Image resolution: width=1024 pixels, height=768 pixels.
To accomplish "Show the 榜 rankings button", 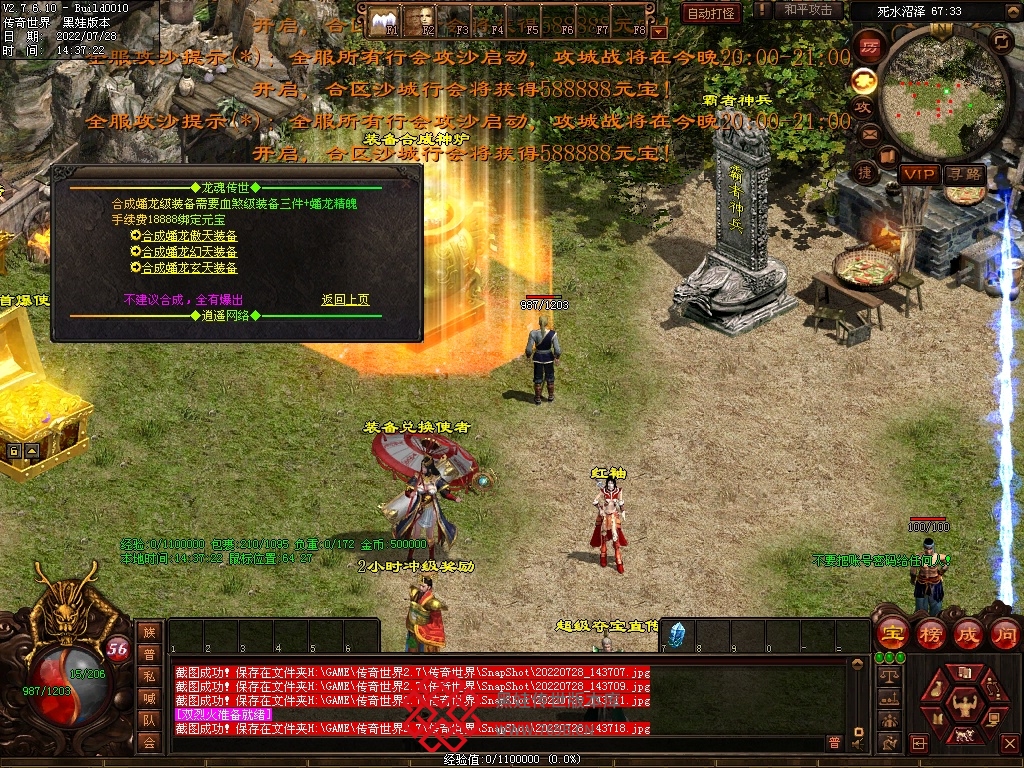I will pyautogui.click(x=930, y=633).
